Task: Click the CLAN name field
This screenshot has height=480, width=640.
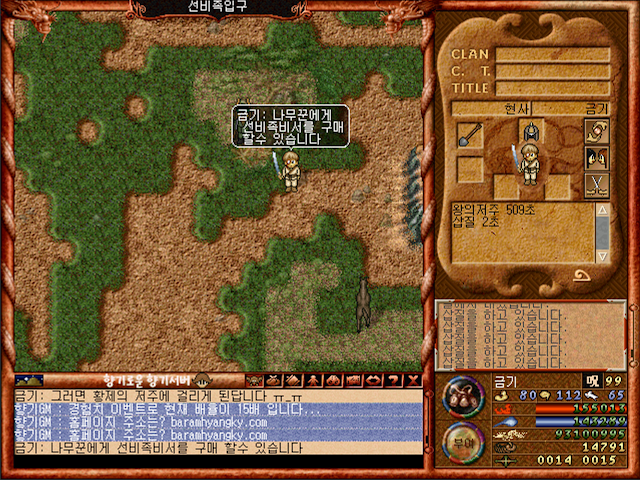Action: click(552, 54)
